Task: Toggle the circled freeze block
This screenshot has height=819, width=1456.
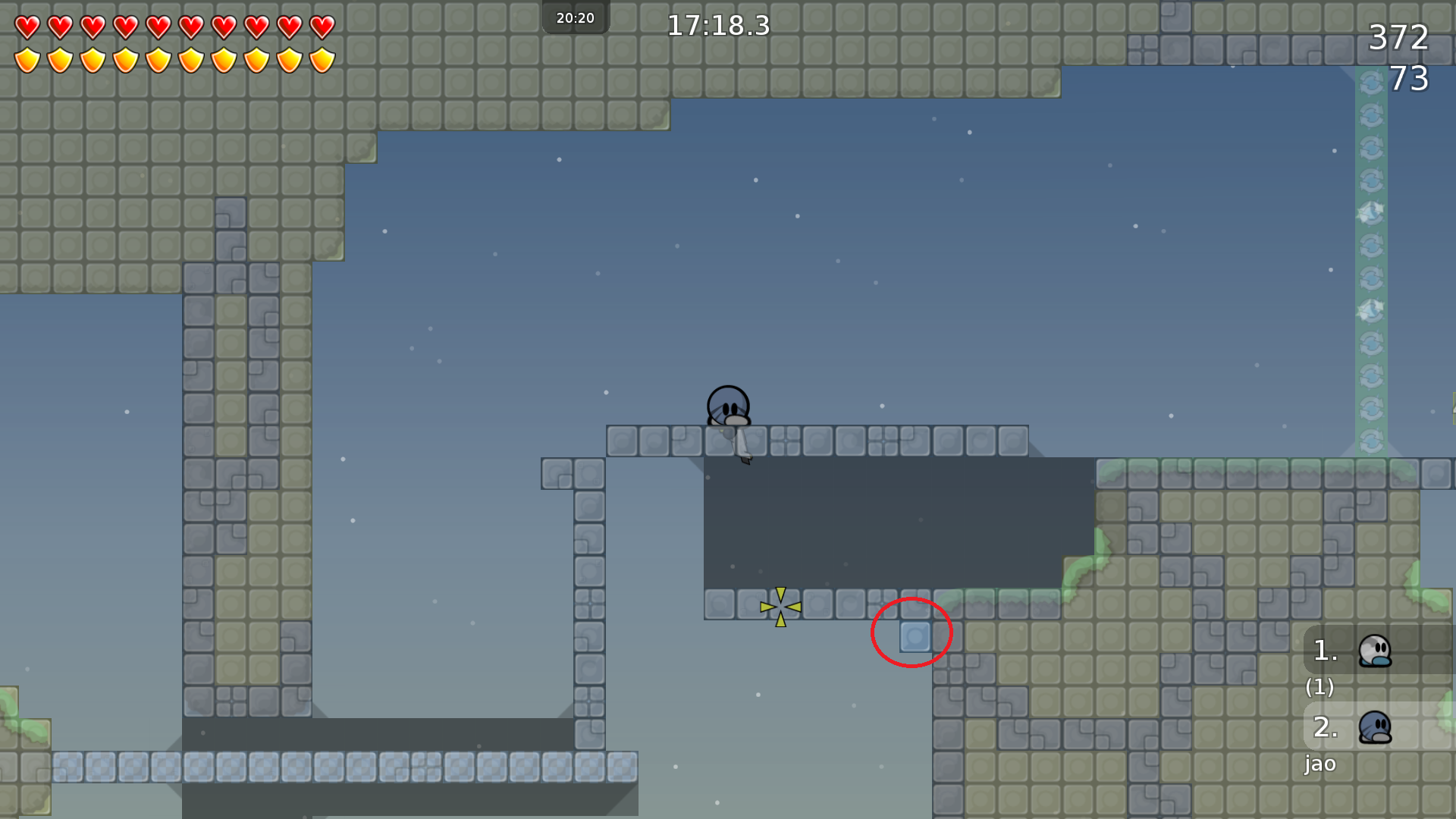Action: click(x=914, y=638)
